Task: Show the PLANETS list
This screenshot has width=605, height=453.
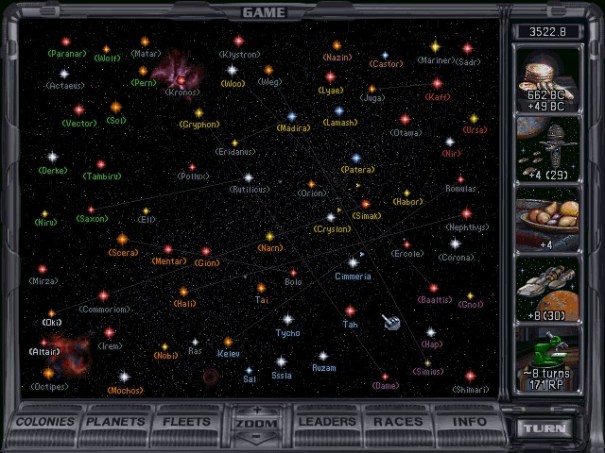Action: tap(116, 422)
